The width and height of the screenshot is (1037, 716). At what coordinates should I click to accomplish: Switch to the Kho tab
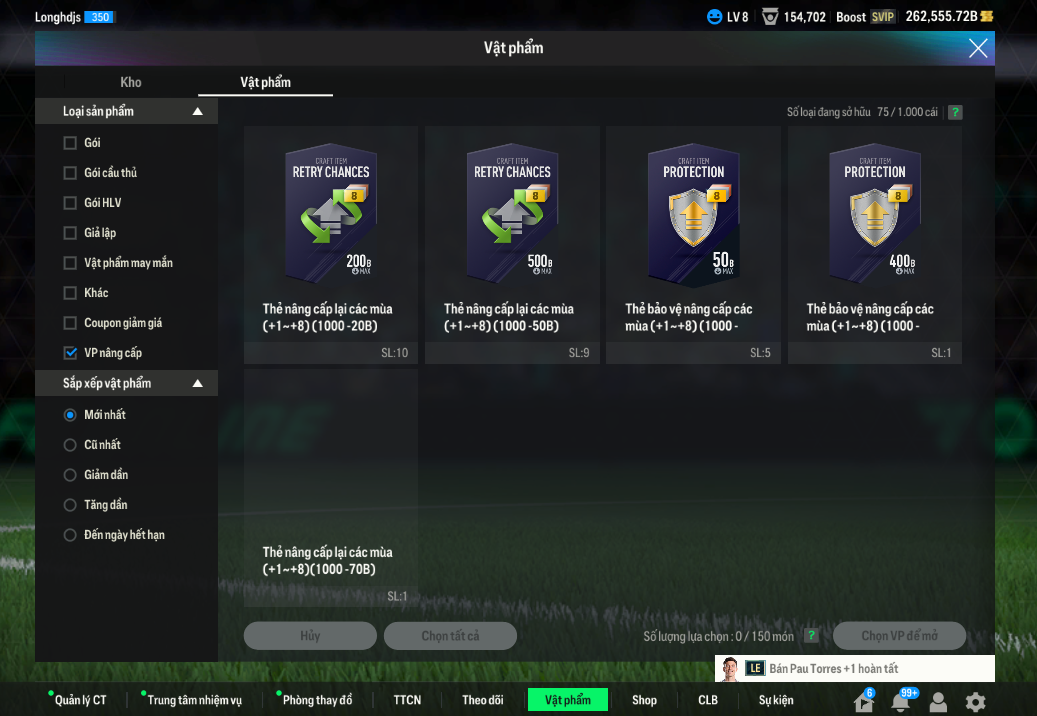point(131,82)
